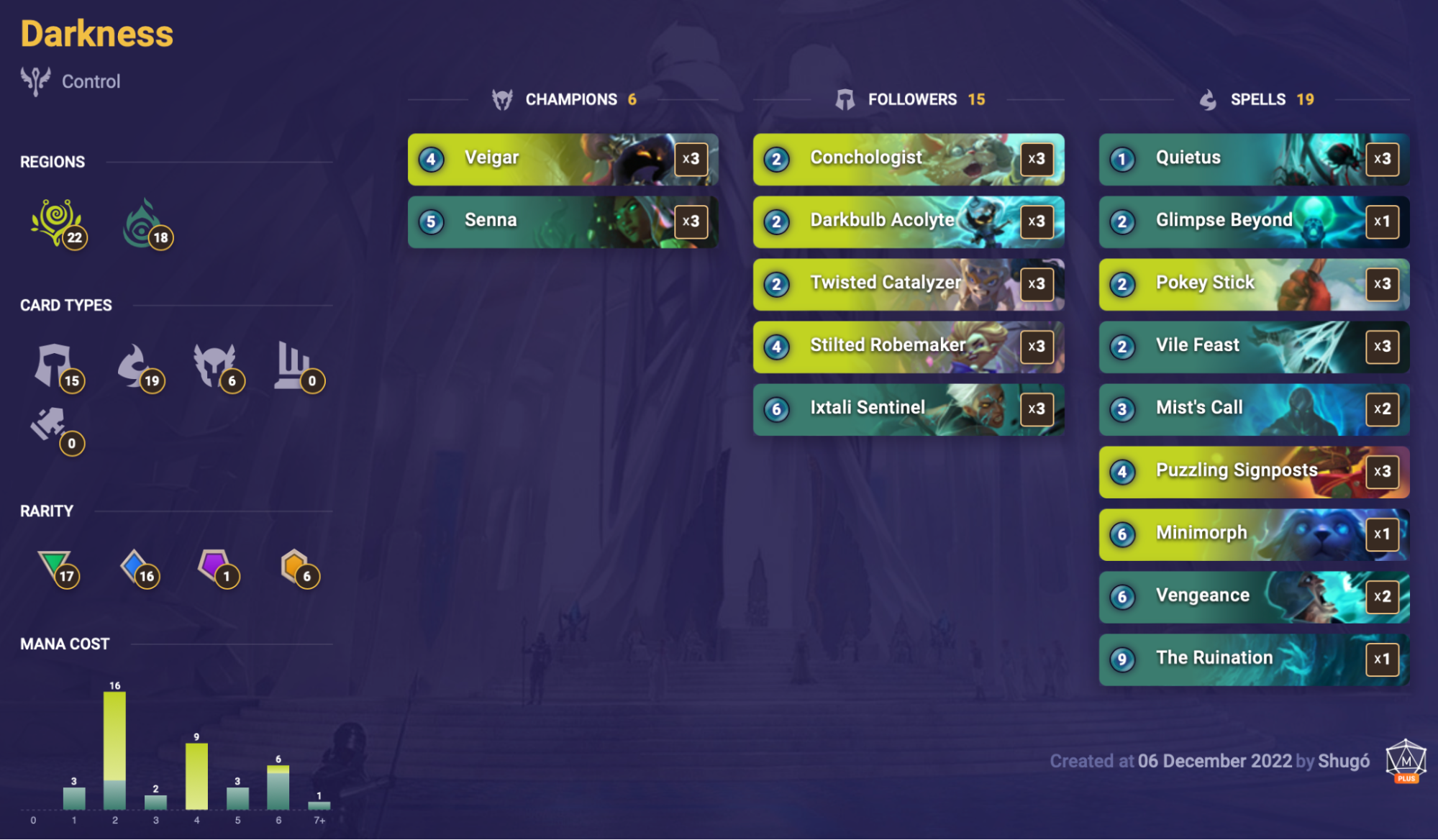1438x840 pixels.
Task: Select the Ixtali Sentinel follower card
Action: tap(908, 409)
